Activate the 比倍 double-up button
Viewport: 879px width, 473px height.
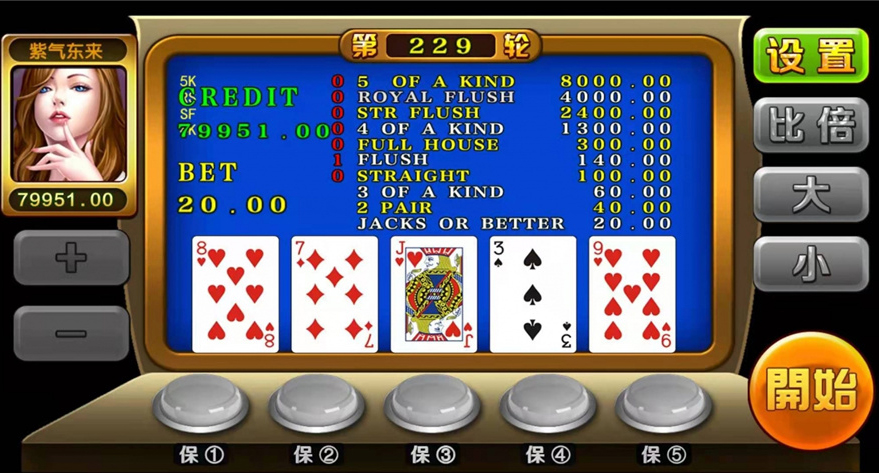[810, 126]
